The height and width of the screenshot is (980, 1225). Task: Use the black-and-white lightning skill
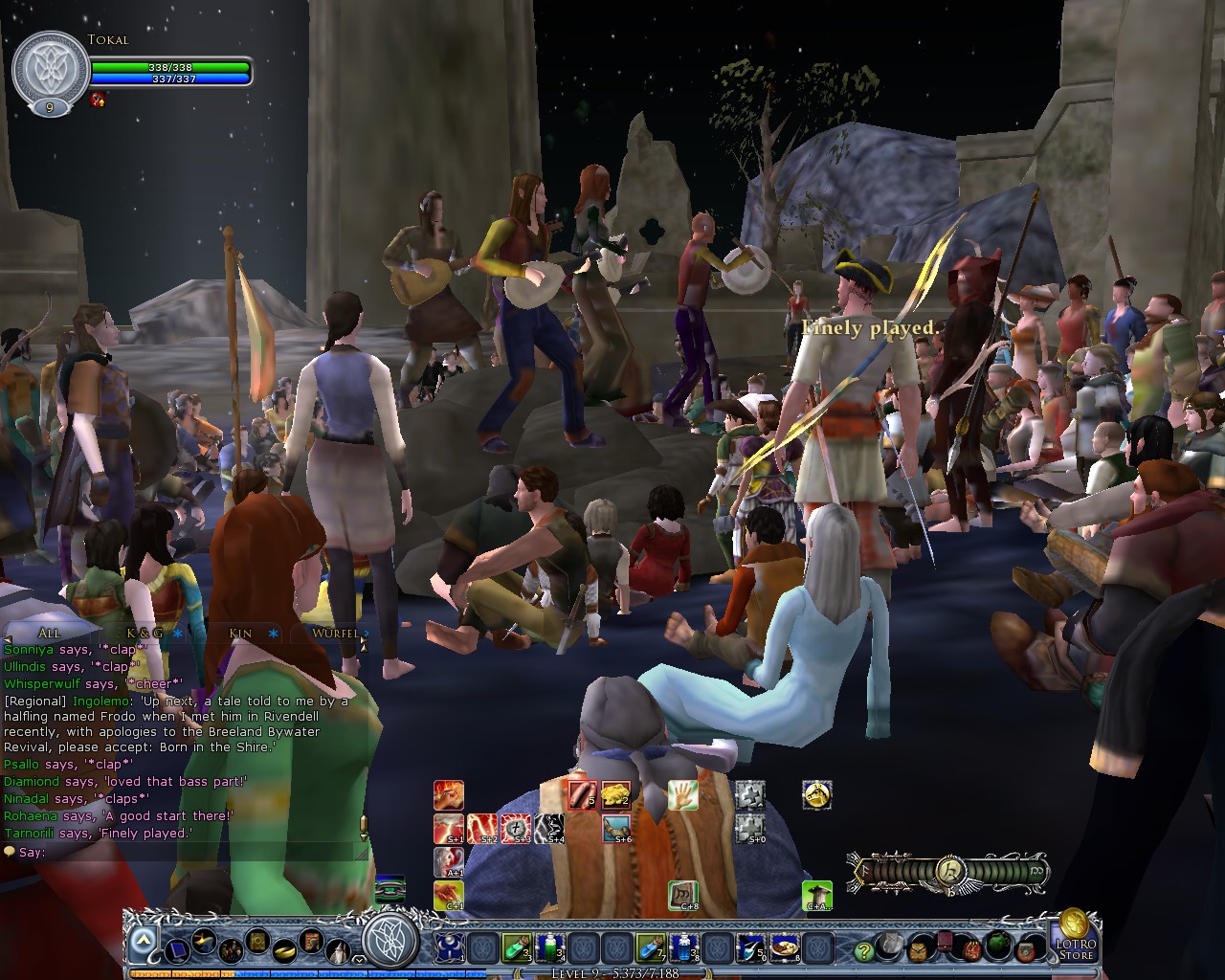(548, 827)
